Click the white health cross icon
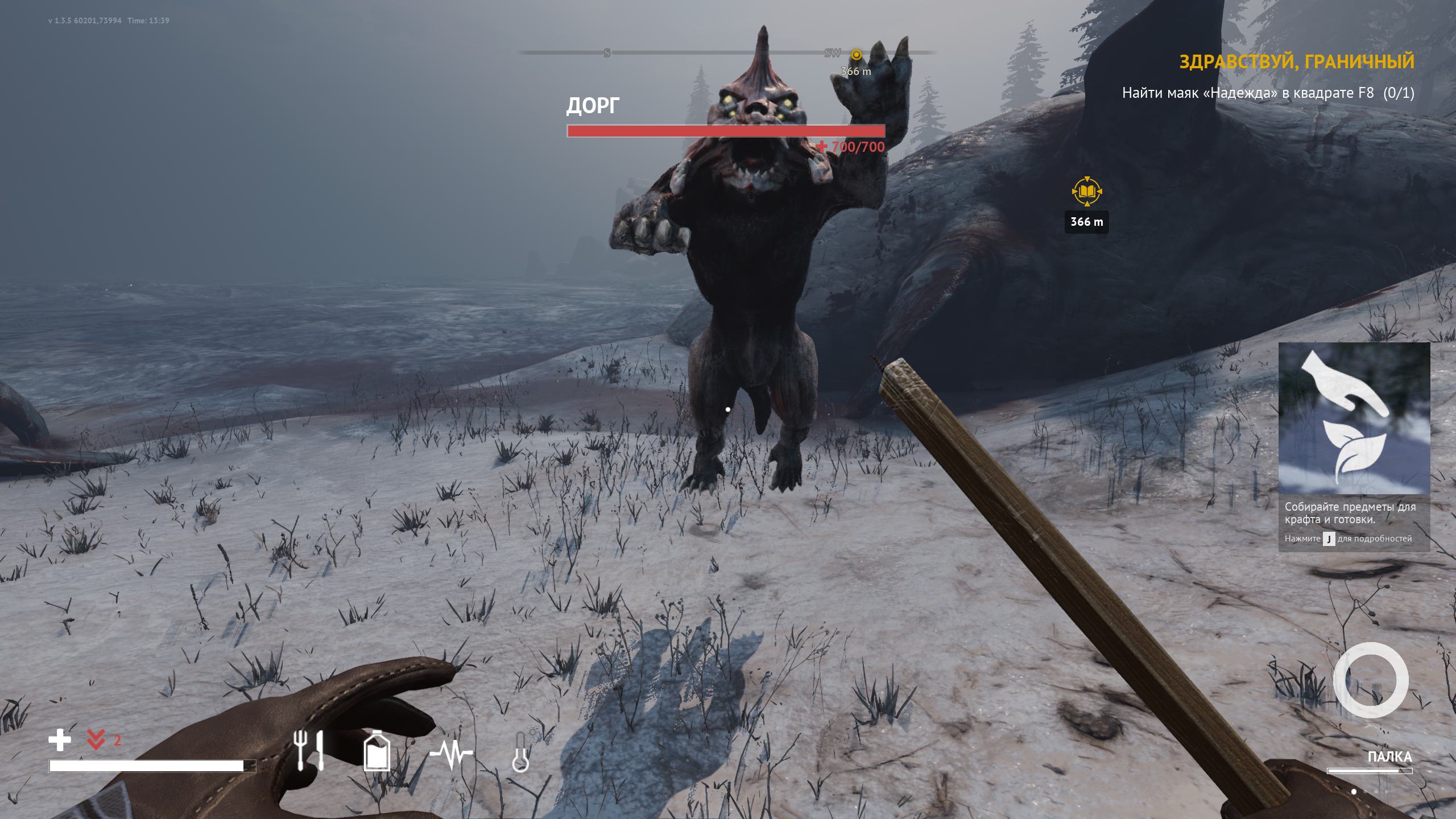This screenshot has width=1456, height=819. point(60,740)
